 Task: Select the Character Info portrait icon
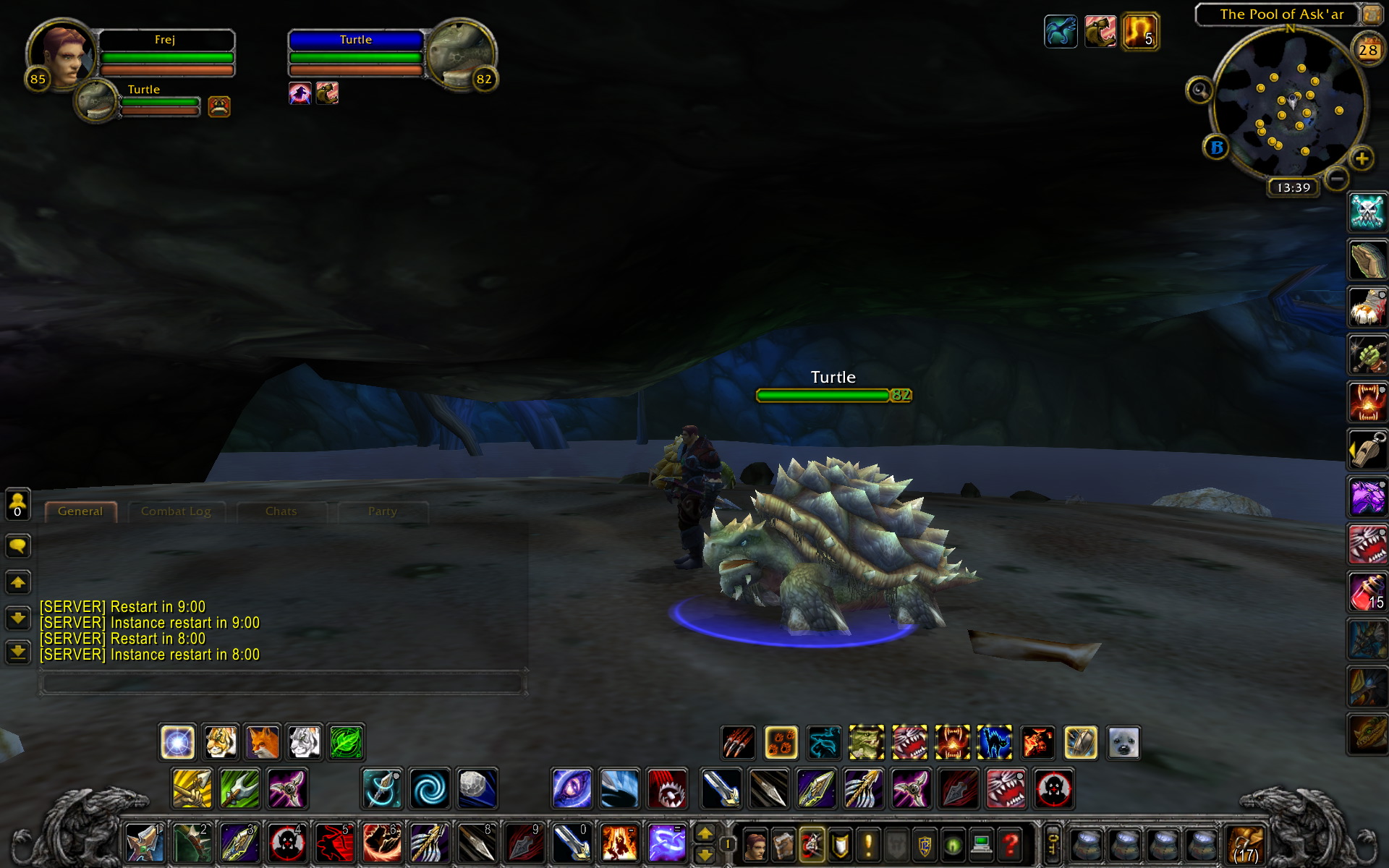pos(755,843)
